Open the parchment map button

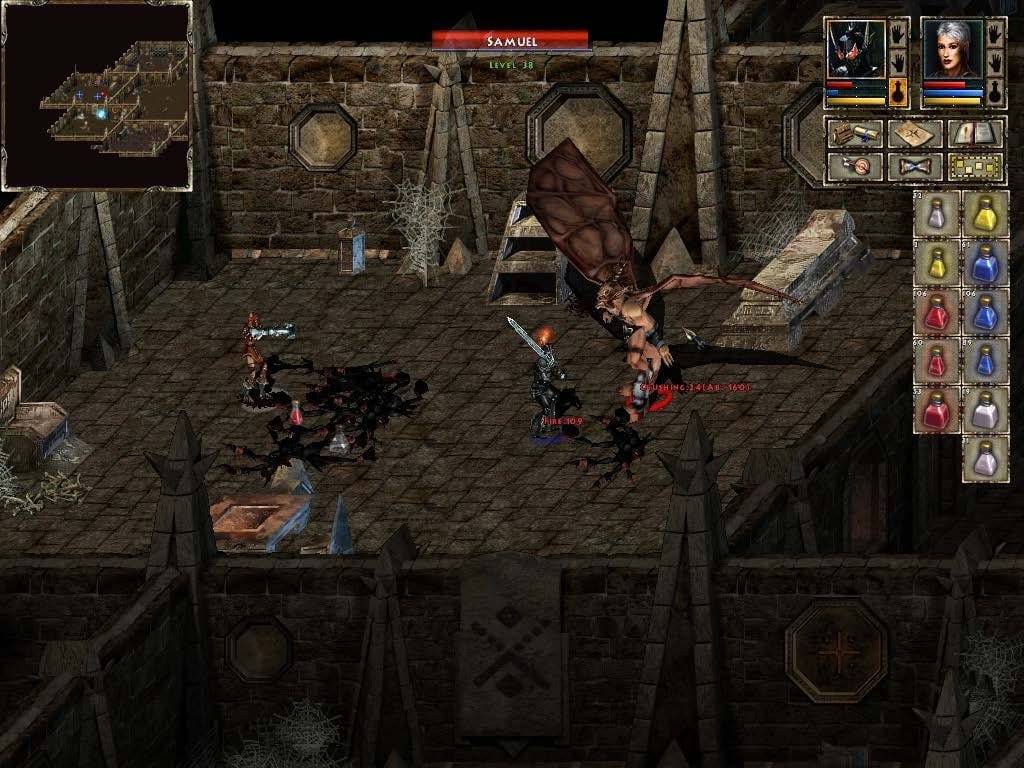coord(915,134)
